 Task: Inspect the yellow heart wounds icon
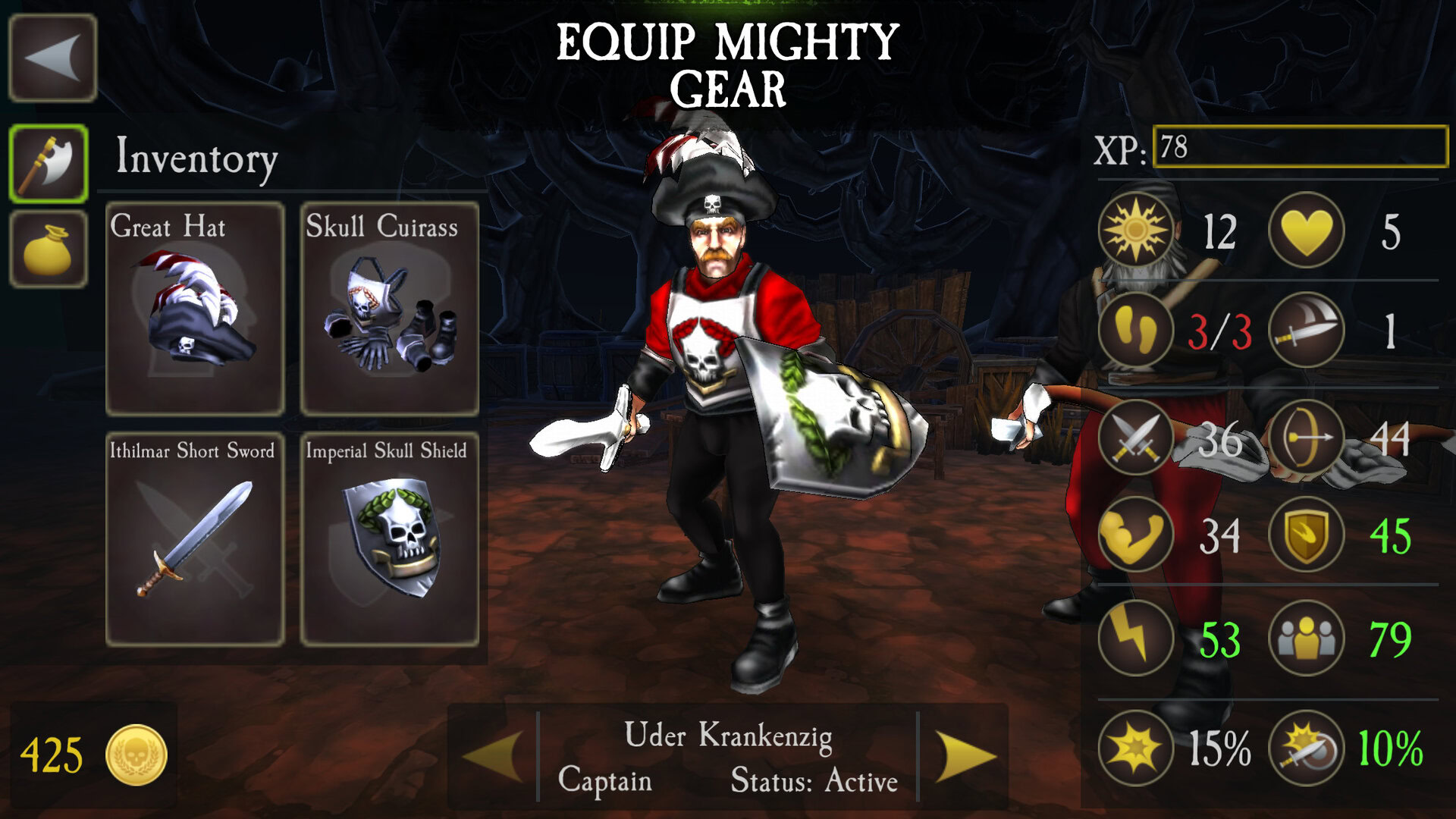coord(1306,230)
